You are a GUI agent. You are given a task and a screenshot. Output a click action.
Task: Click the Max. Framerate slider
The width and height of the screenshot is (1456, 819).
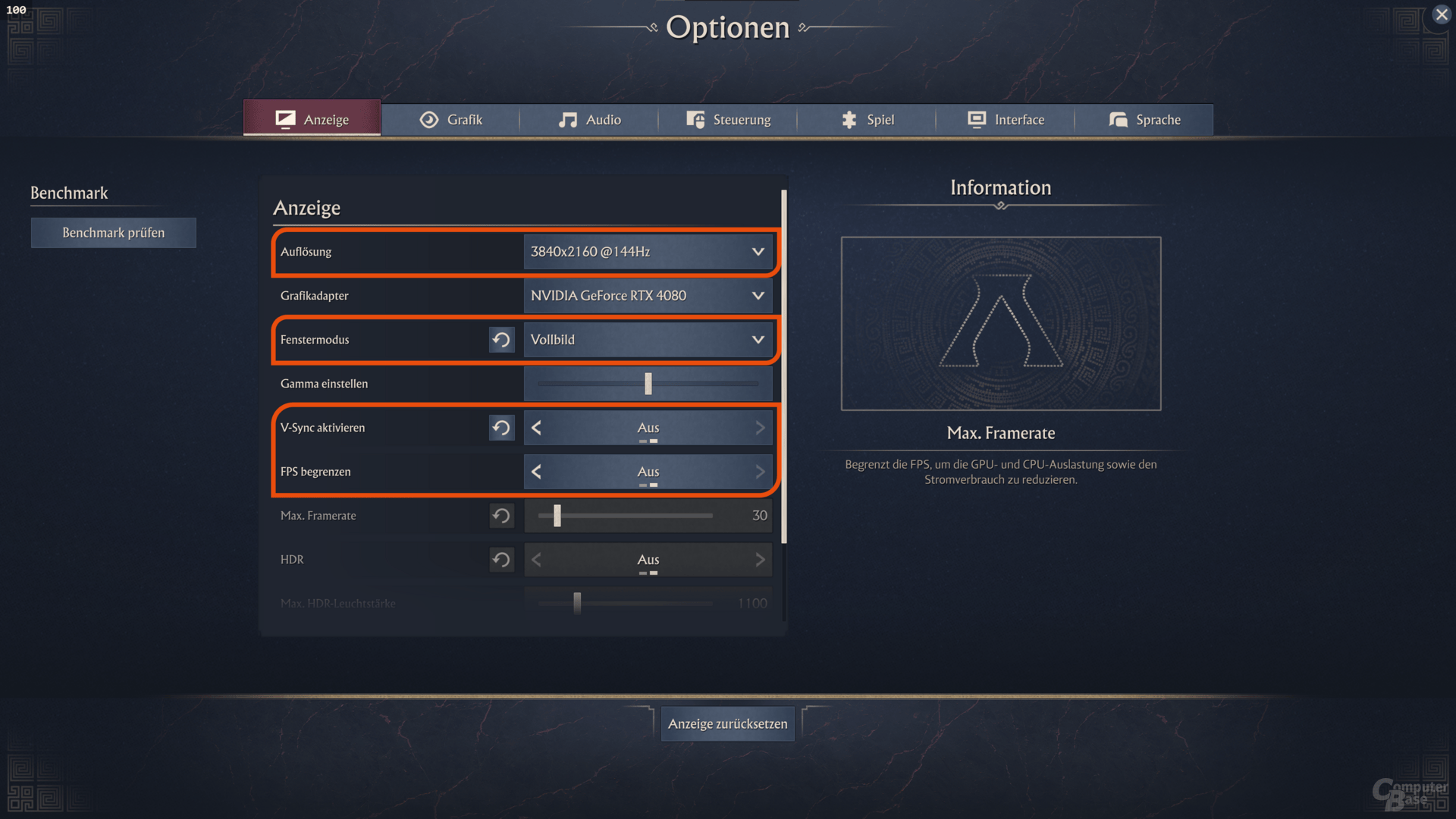[x=625, y=516]
